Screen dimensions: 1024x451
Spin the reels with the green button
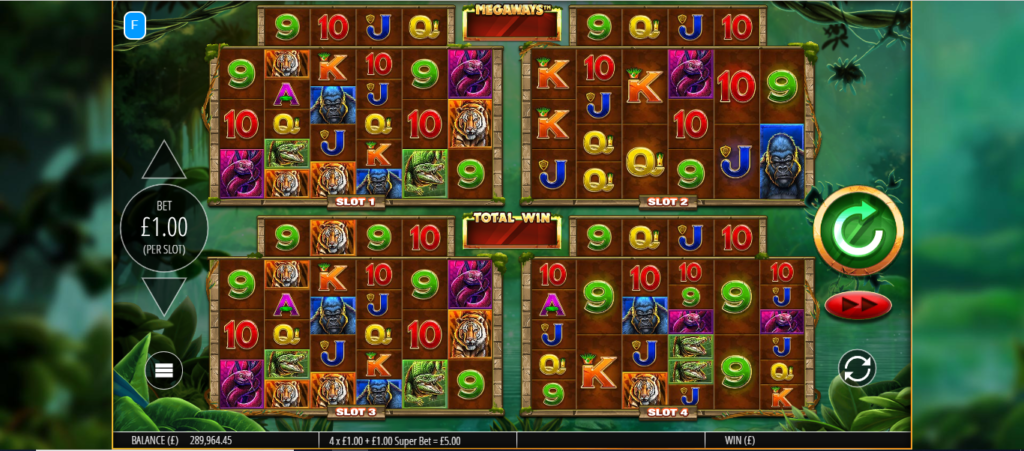click(858, 230)
